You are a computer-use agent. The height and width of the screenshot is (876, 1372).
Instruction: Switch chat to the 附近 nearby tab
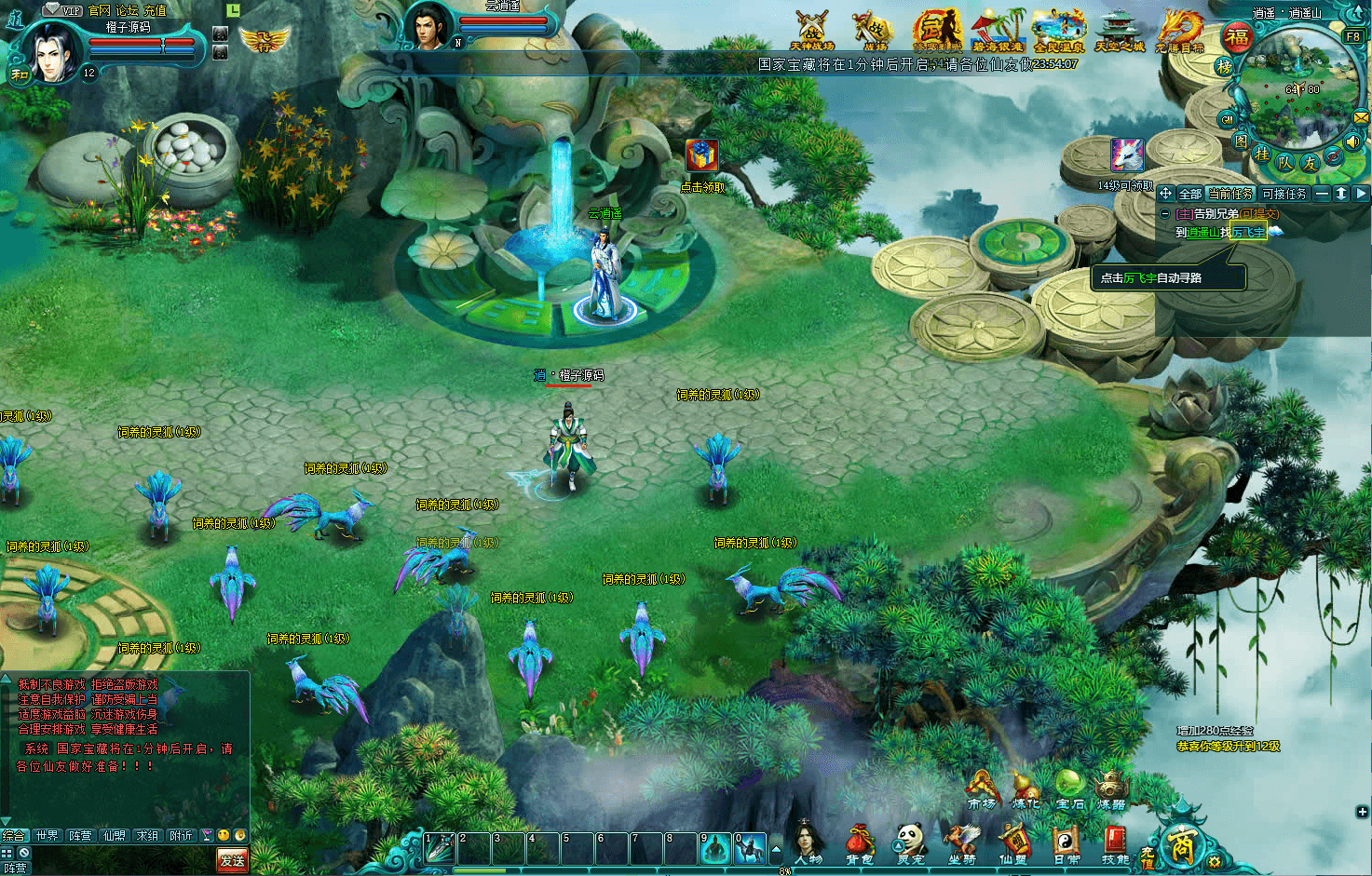tap(181, 836)
